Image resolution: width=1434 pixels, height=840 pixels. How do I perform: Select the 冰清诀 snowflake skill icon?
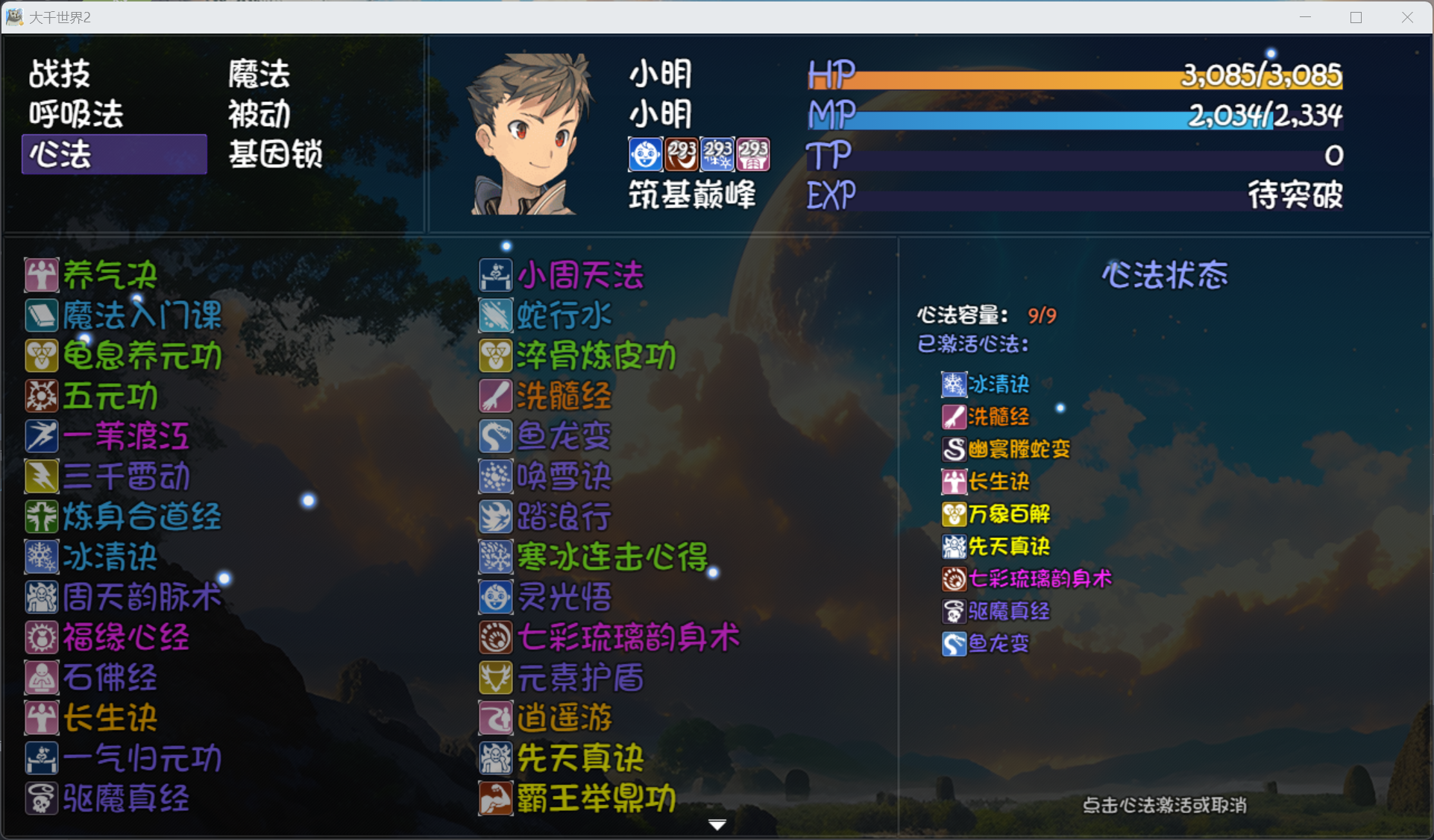coord(41,557)
